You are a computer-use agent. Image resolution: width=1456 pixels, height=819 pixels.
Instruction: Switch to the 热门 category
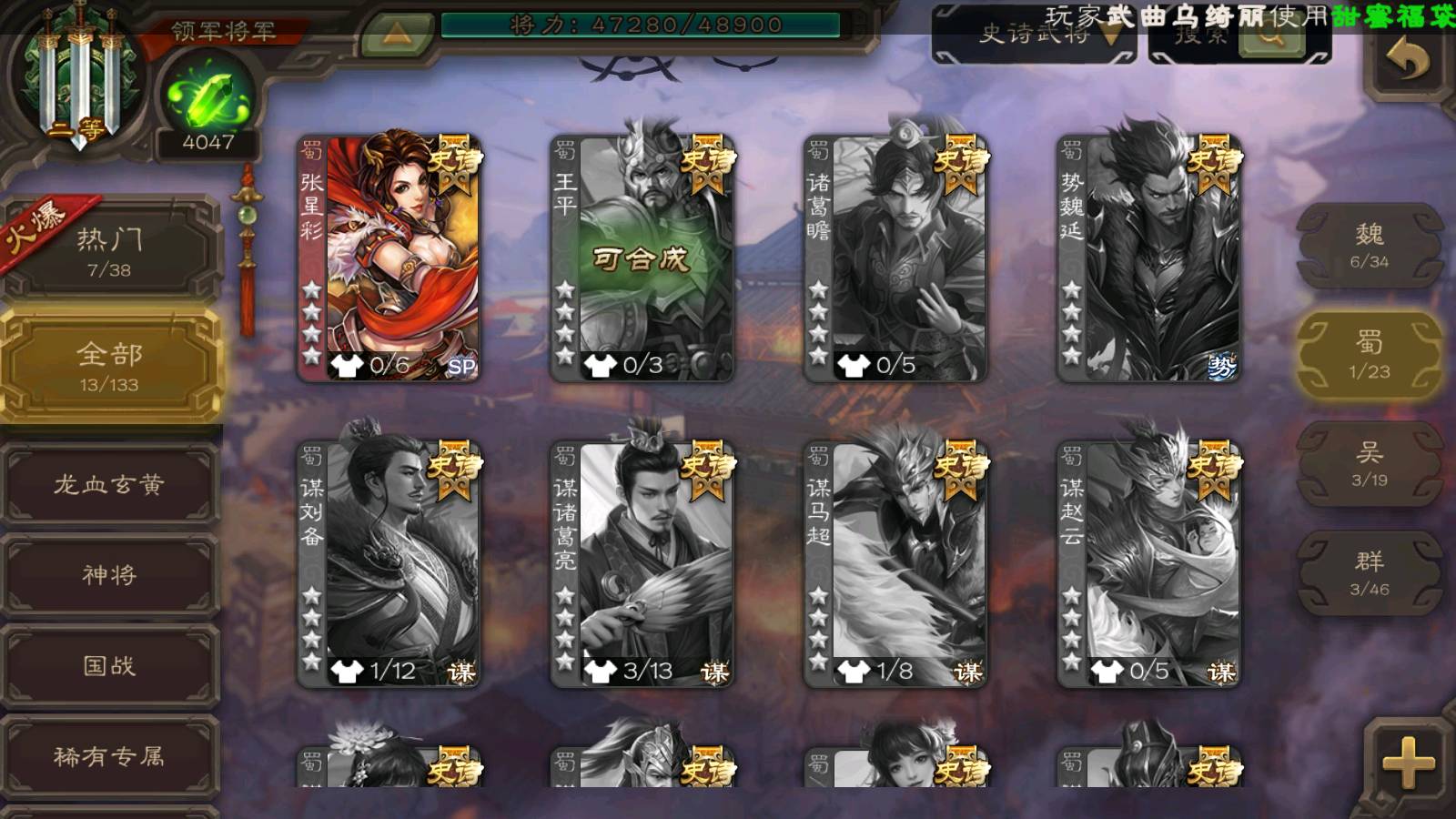click(x=109, y=251)
